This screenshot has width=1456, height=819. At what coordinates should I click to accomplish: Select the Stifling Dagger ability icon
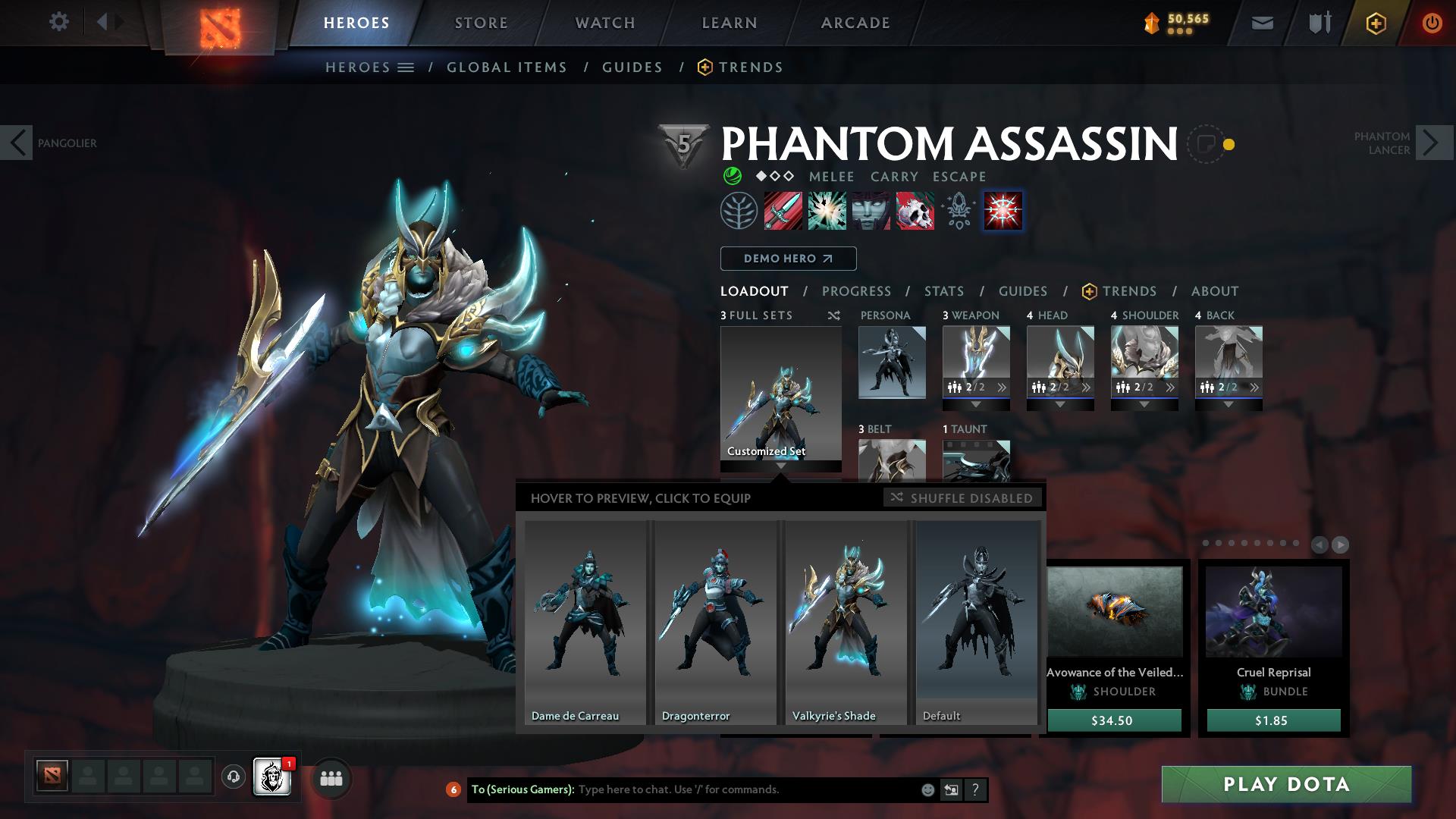[x=782, y=211]
